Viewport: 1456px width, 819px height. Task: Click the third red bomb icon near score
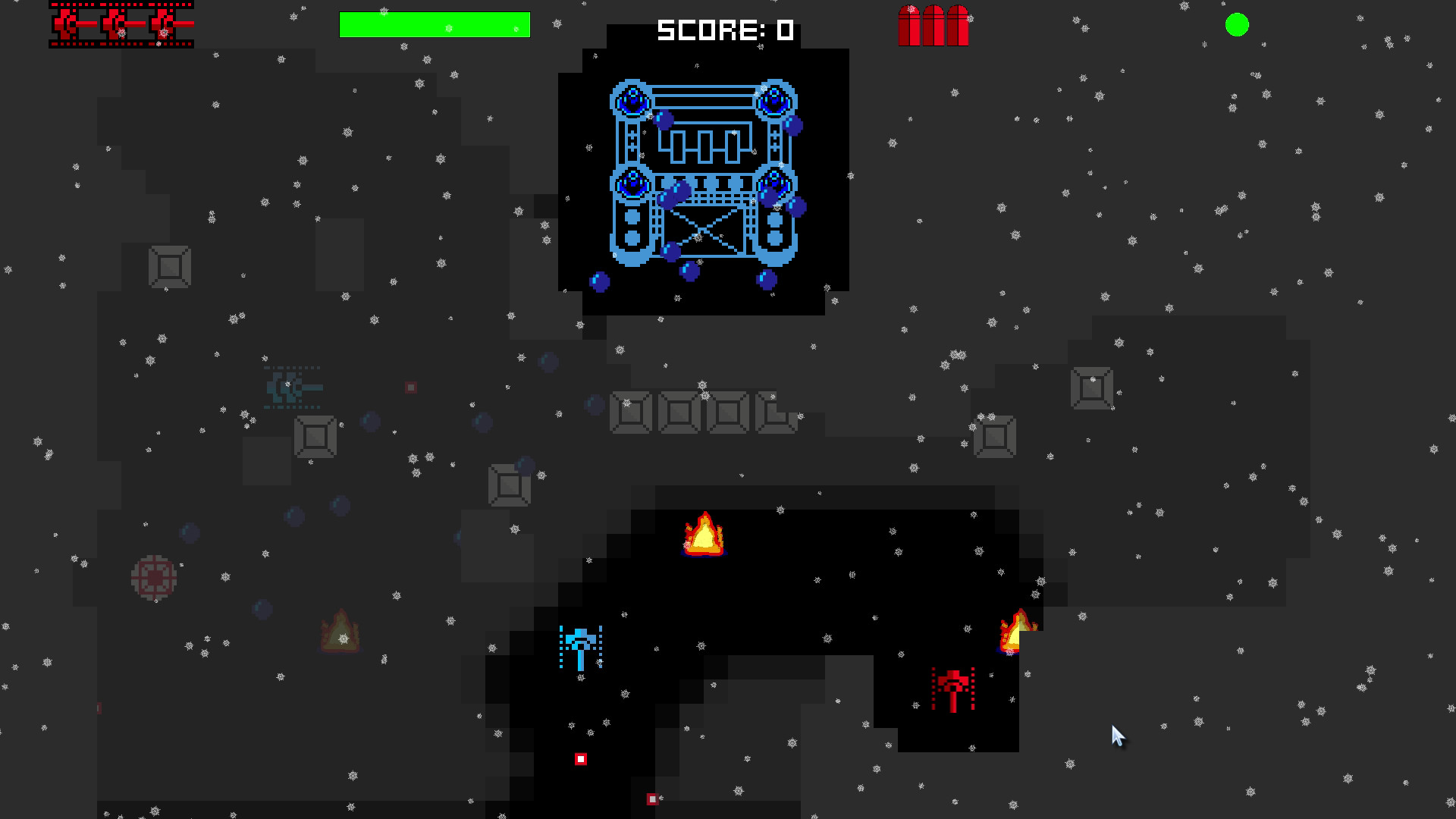(957, 25)
